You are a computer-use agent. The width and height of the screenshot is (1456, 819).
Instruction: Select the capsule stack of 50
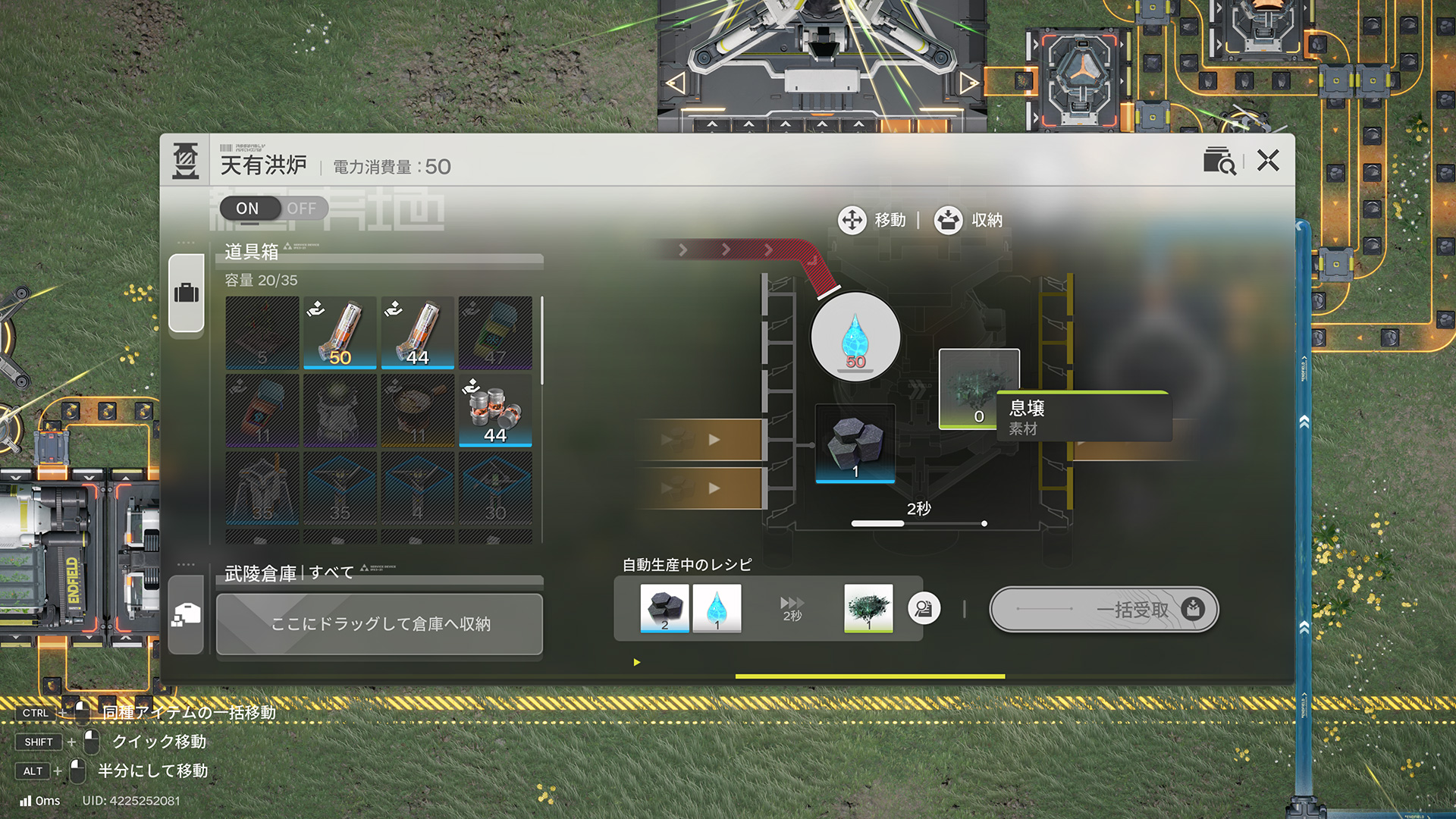340,332
